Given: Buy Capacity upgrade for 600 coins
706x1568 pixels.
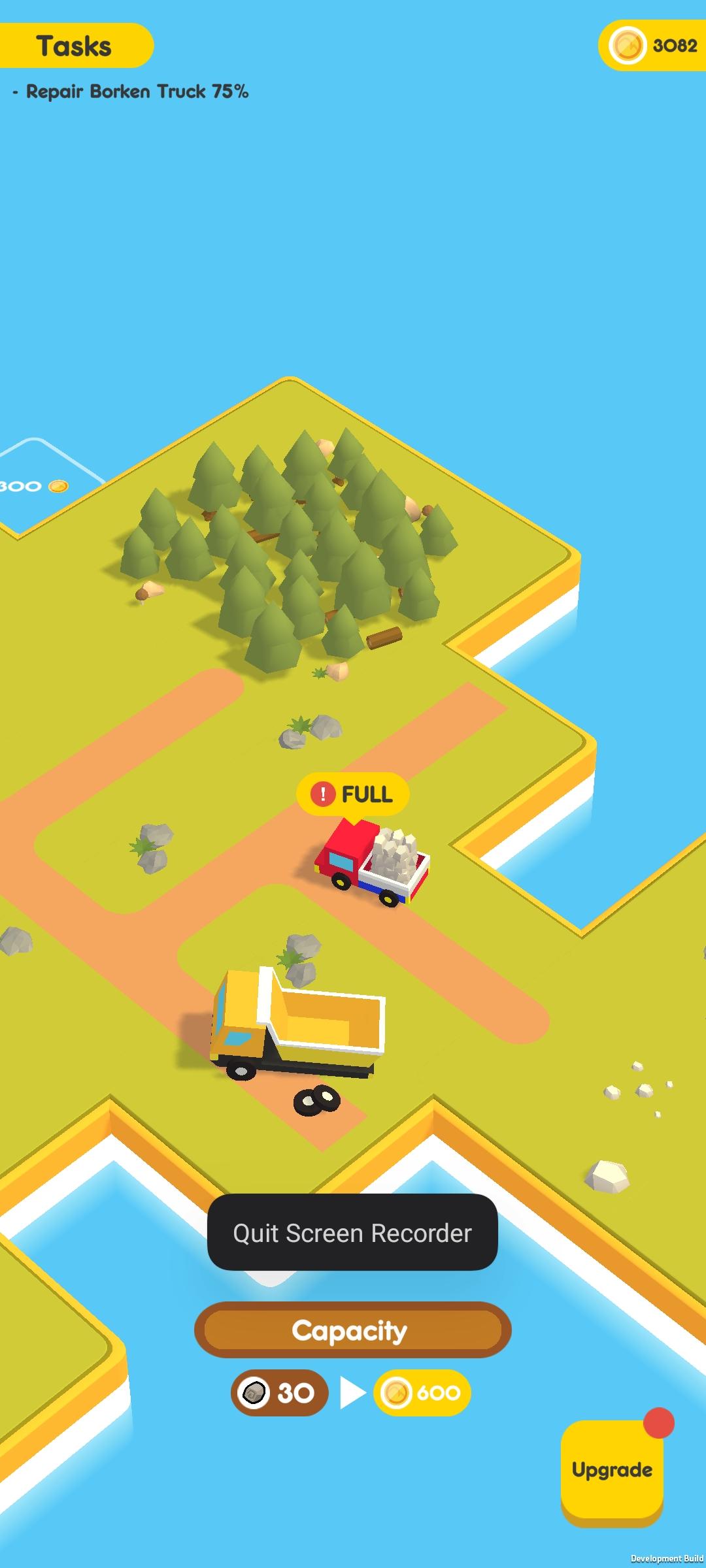Looking at the screenshot, I should [422, 1393].
